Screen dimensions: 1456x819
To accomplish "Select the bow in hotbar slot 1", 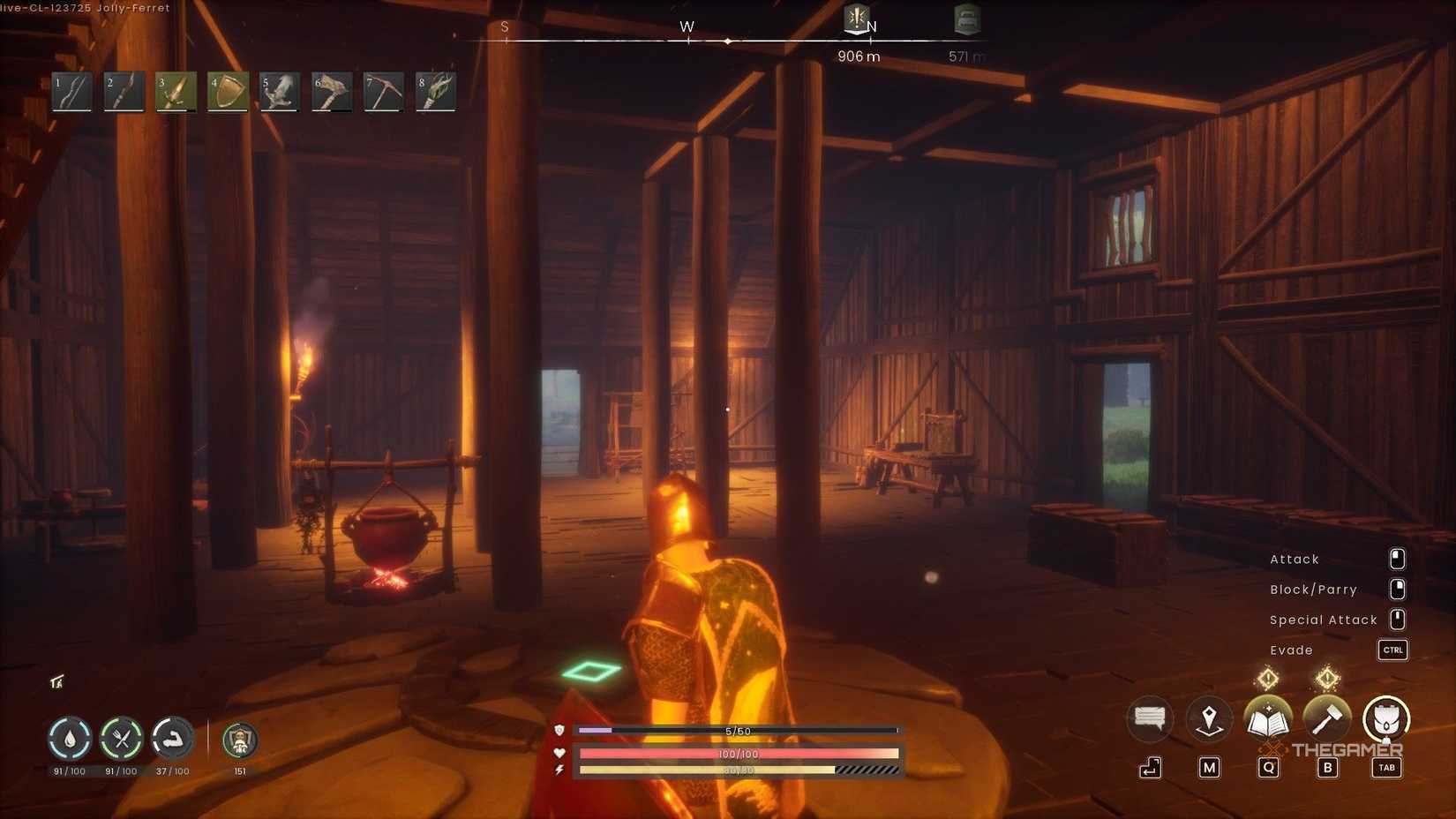I will (71, 91).
